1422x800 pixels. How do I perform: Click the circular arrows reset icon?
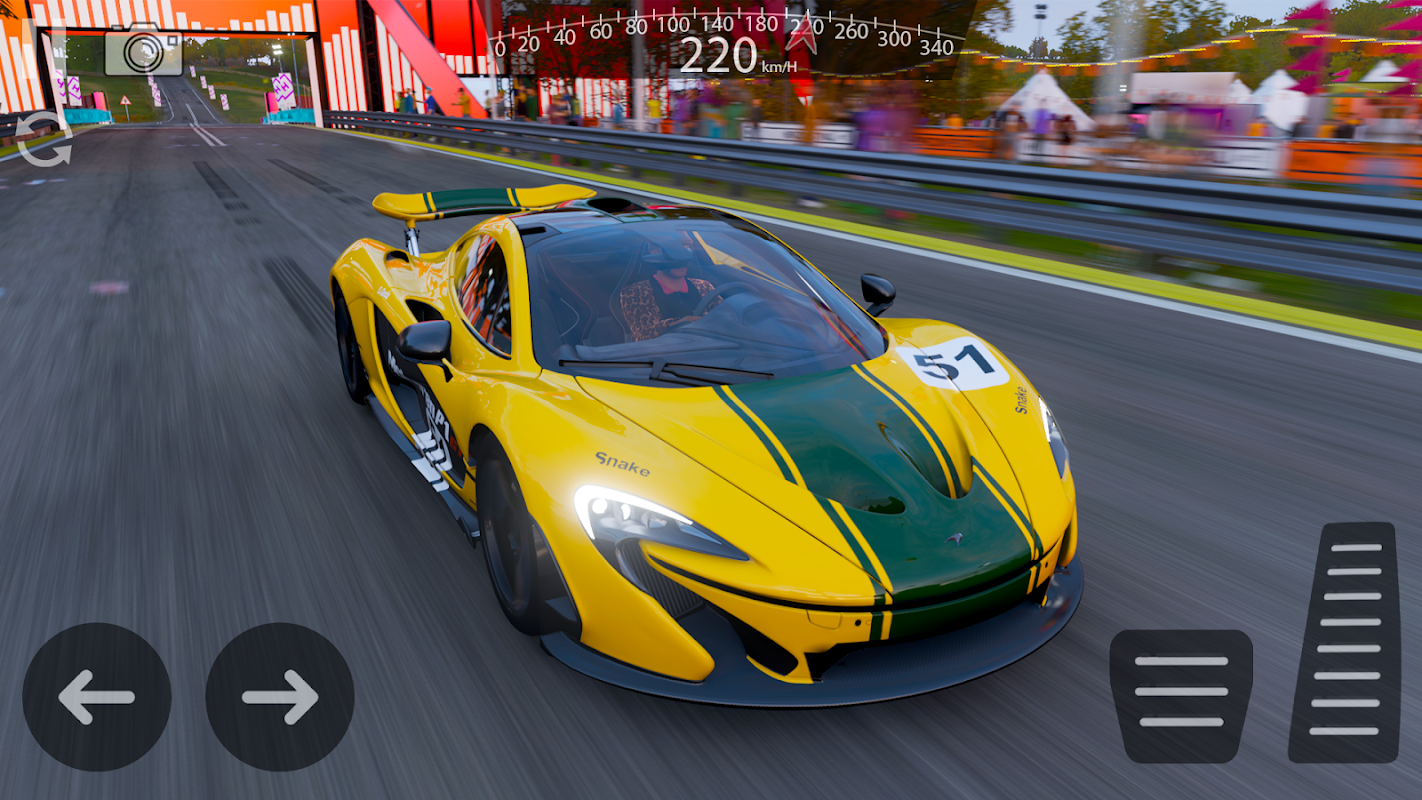pos(44,139)
